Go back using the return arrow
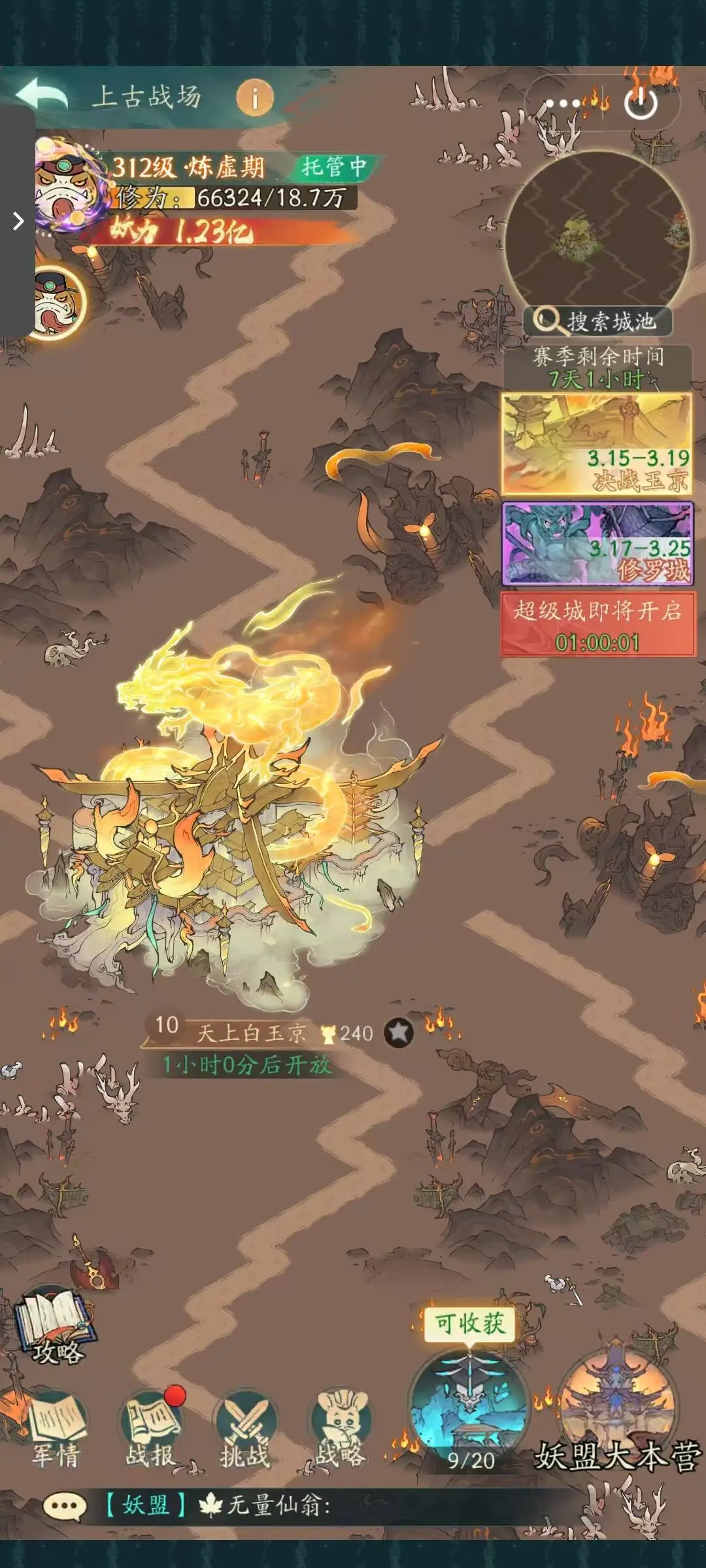Screen dimensions: 706x1568 tap(42, 95)
